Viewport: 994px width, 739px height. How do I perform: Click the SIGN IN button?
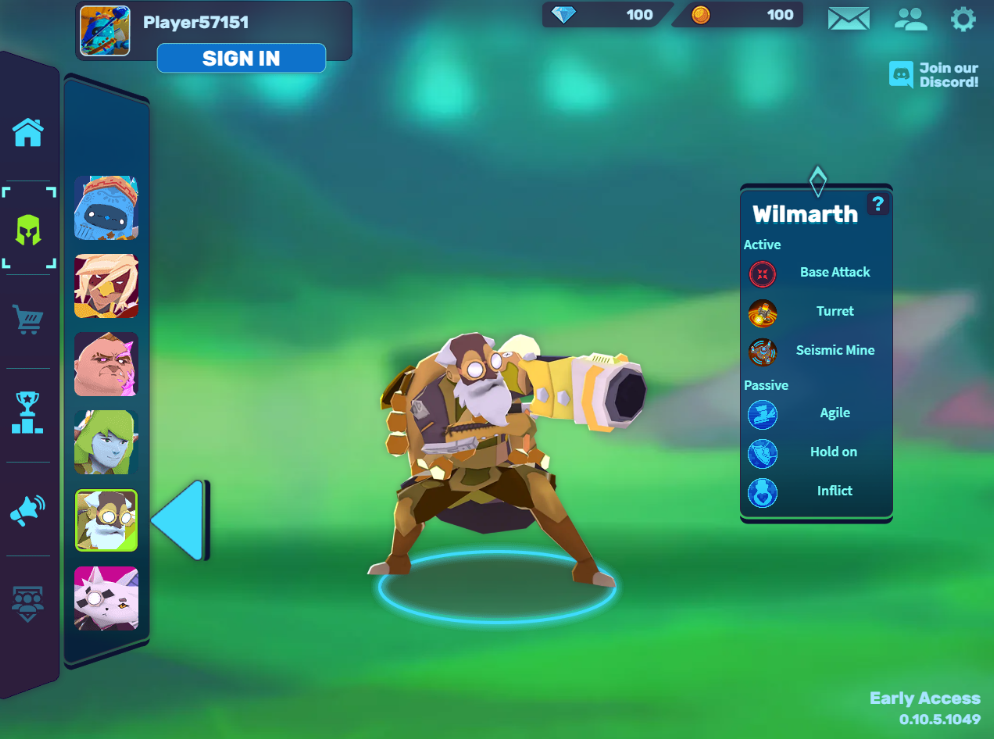241,58
